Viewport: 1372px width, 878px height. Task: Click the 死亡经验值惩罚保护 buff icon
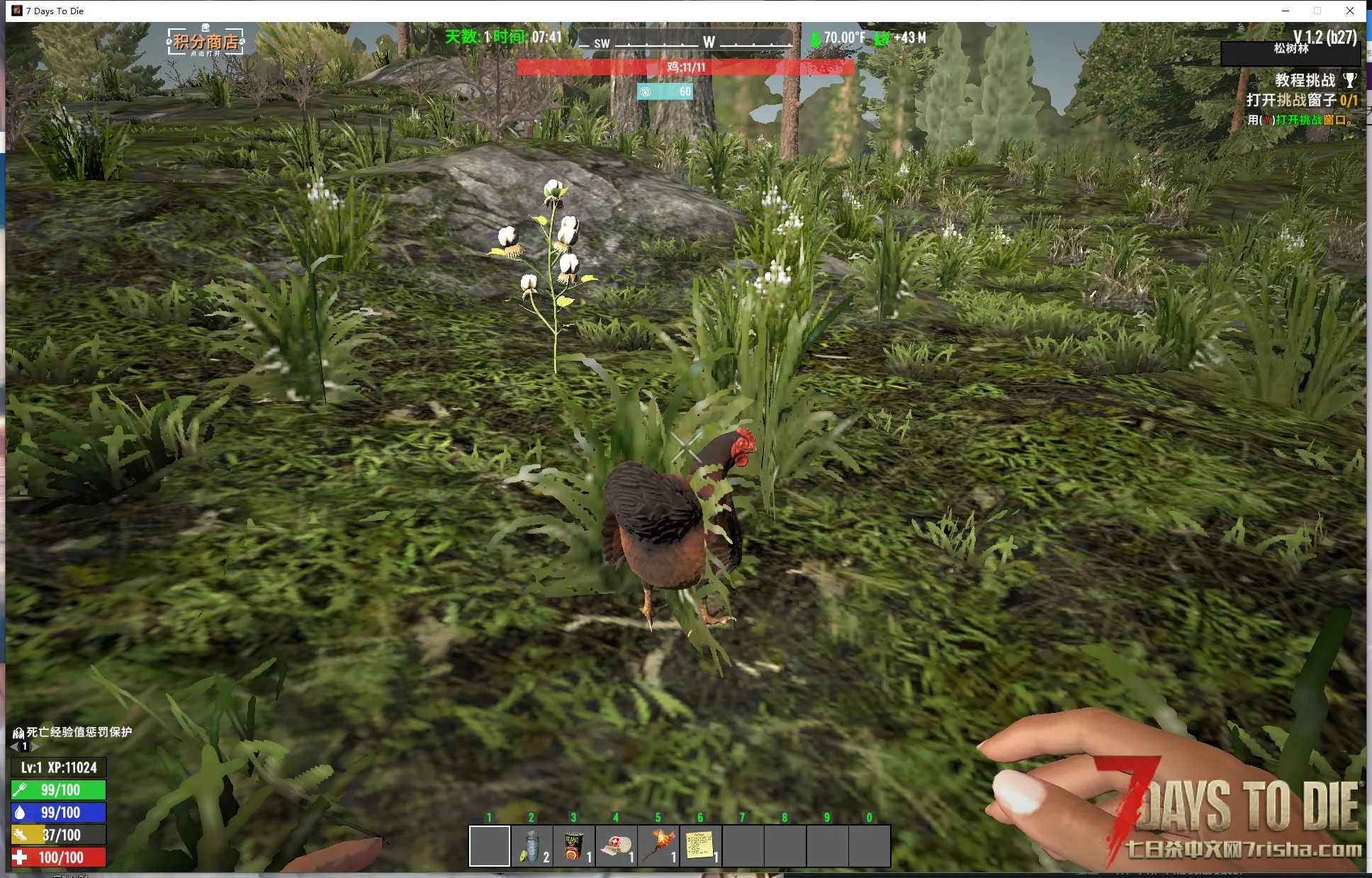(x=18, y=732)
